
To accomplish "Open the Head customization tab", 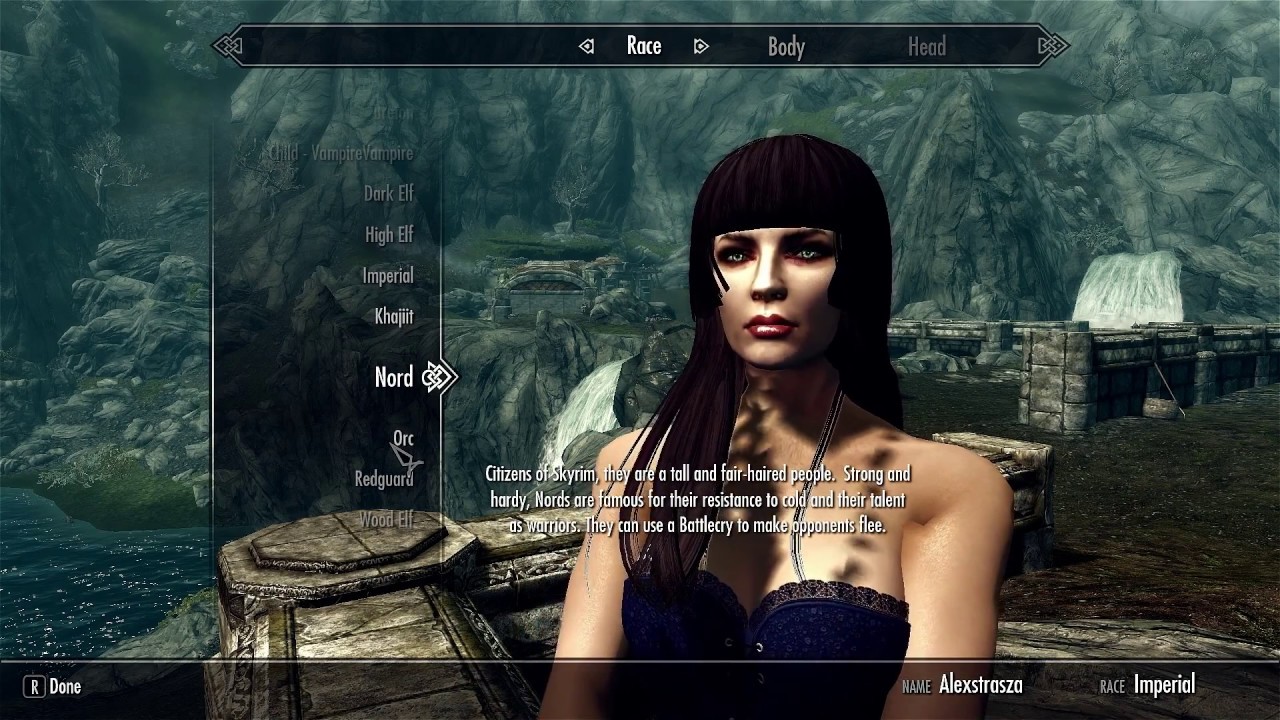I will tap(926, 47).
